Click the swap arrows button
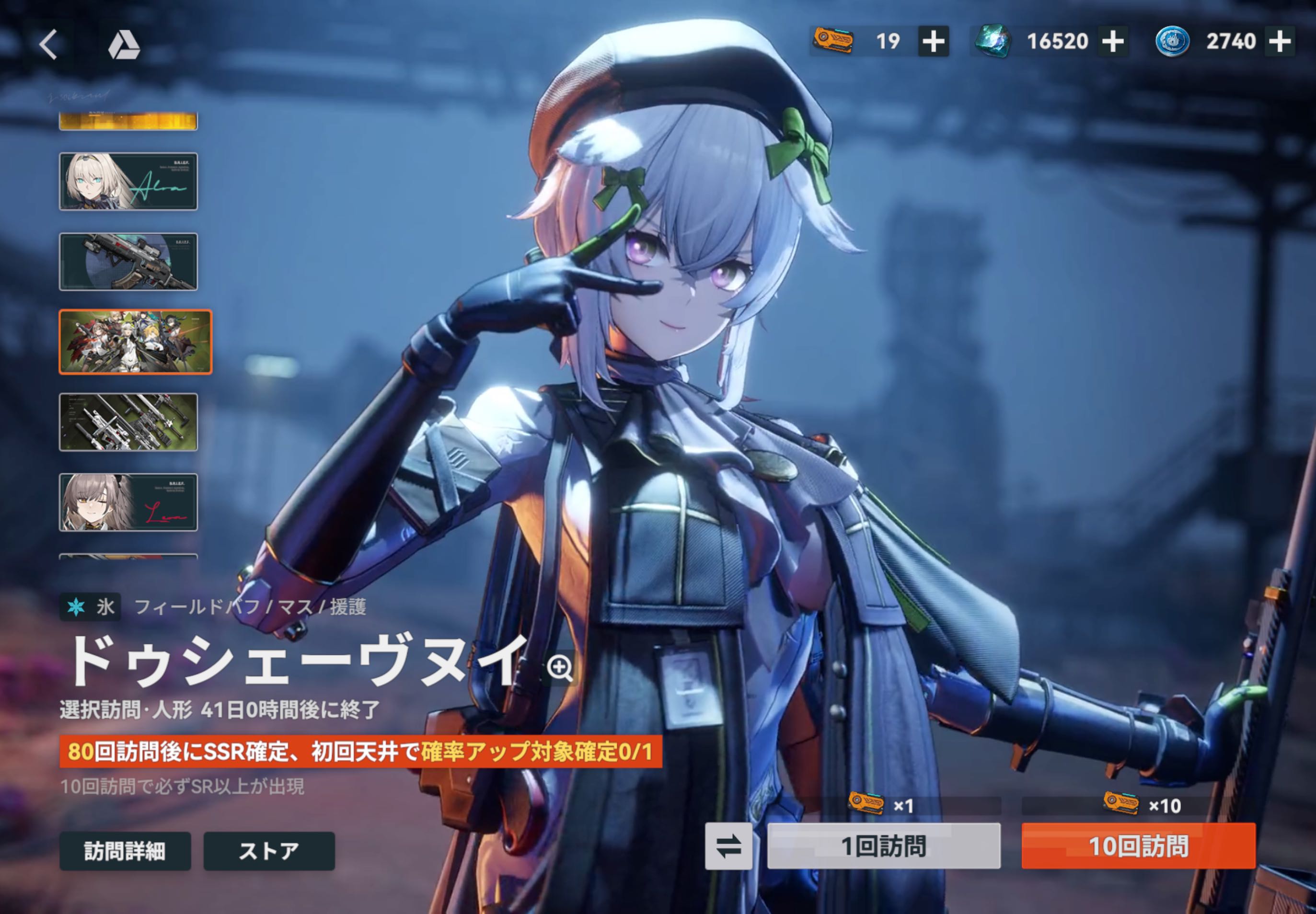This screenshot has width=1316, height=914. 728,846
